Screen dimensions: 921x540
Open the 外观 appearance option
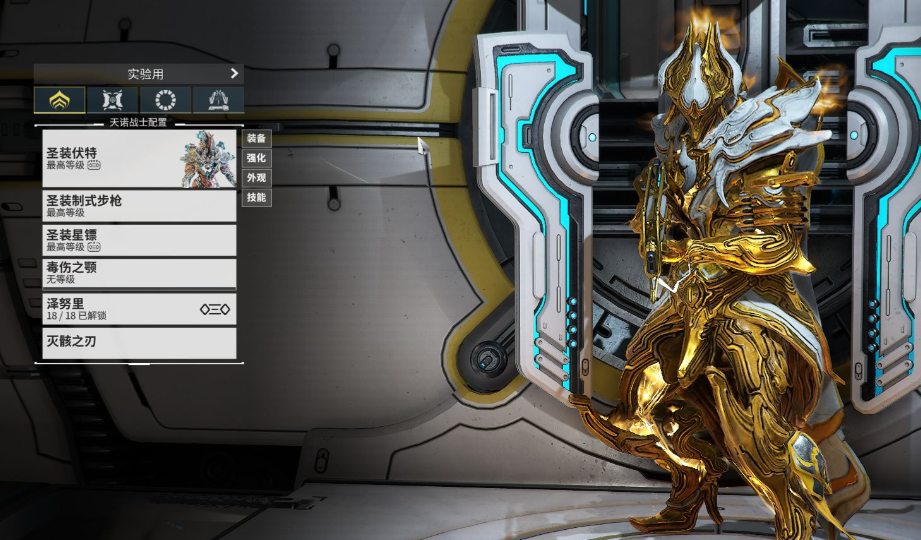click(257, 178)
